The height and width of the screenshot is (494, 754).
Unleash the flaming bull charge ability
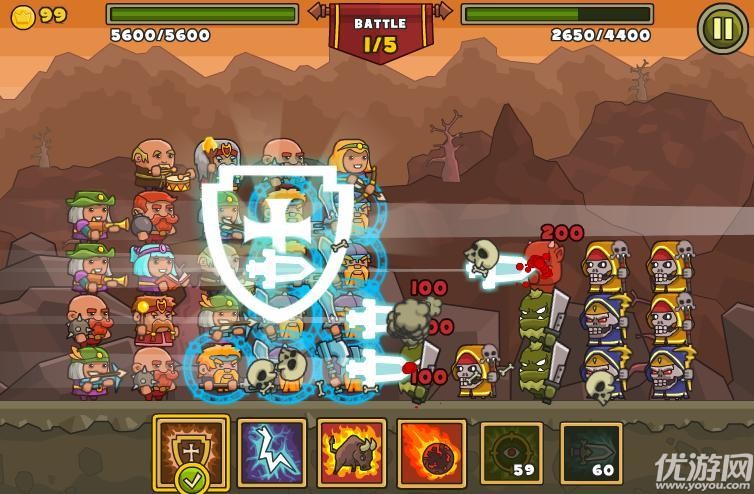click(x=351, y=452)
